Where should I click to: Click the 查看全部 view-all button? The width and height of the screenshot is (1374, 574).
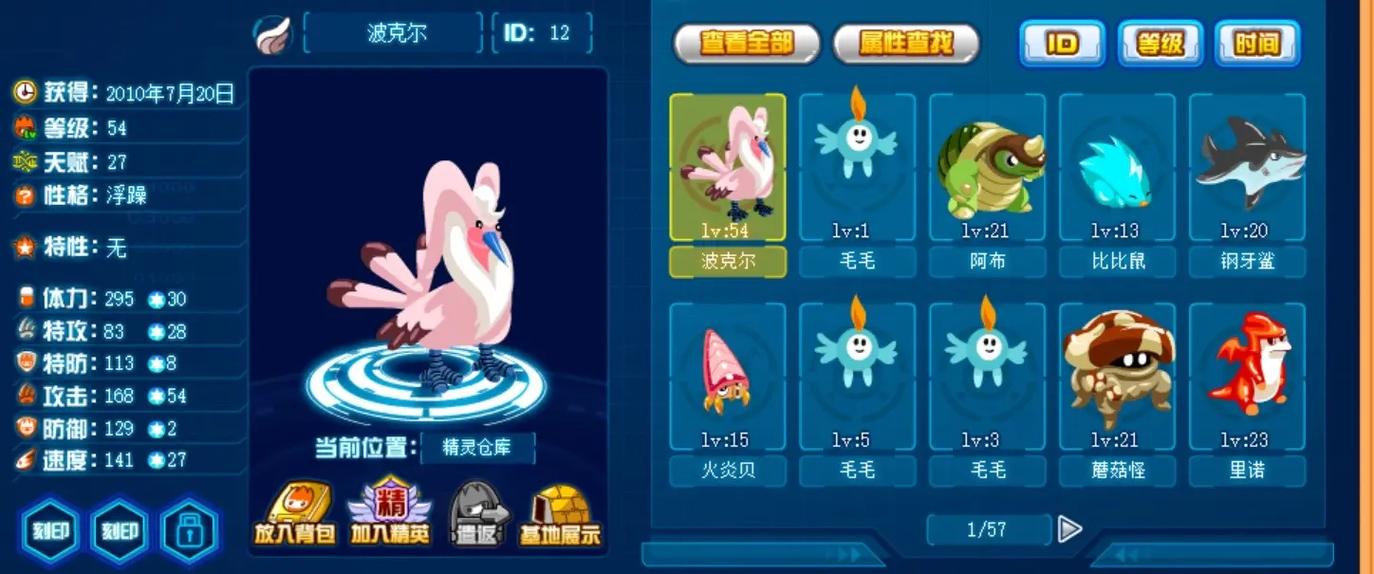(x=746, y=43)
